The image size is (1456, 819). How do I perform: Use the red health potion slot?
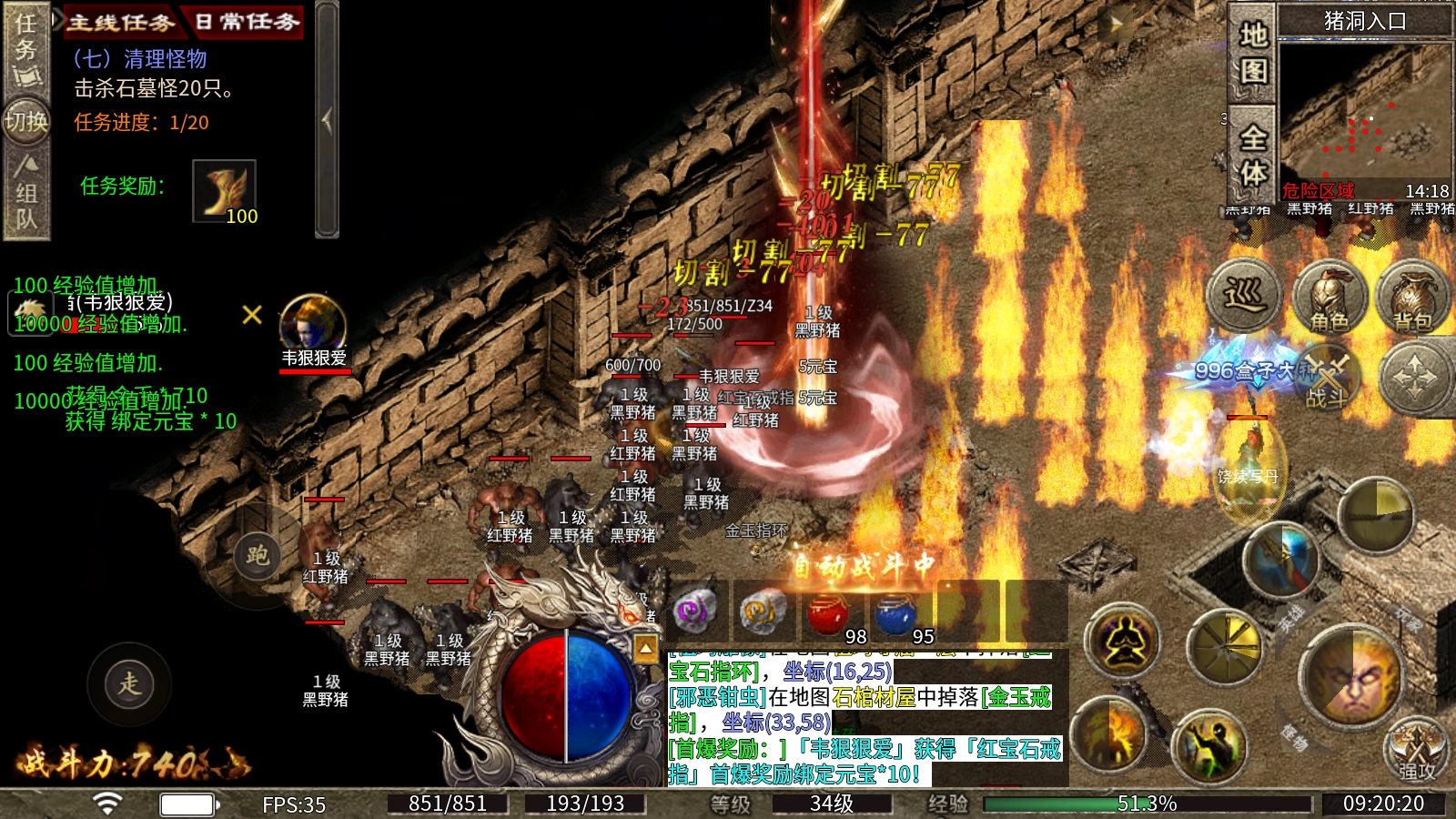(828, 612)
